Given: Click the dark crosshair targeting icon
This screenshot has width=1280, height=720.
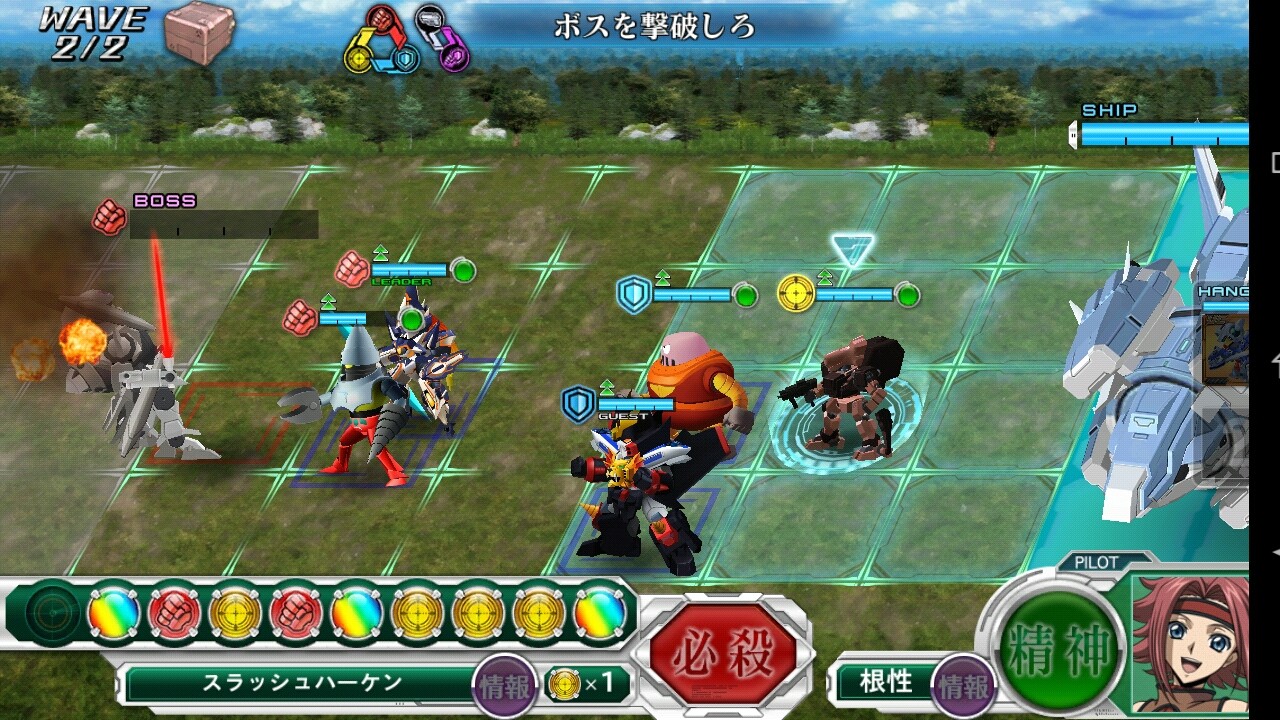Looking at the screenshot, I should tap(51, 612).
